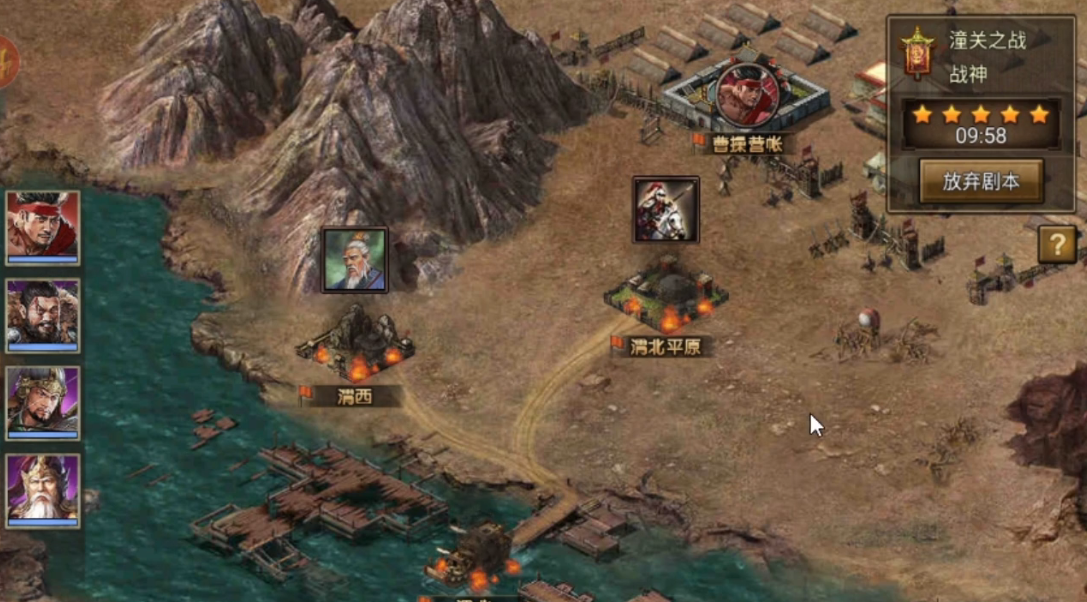Select the 渭北平原 location label
The width and height of the screenshot is (1087, 602).
[665, 347]
